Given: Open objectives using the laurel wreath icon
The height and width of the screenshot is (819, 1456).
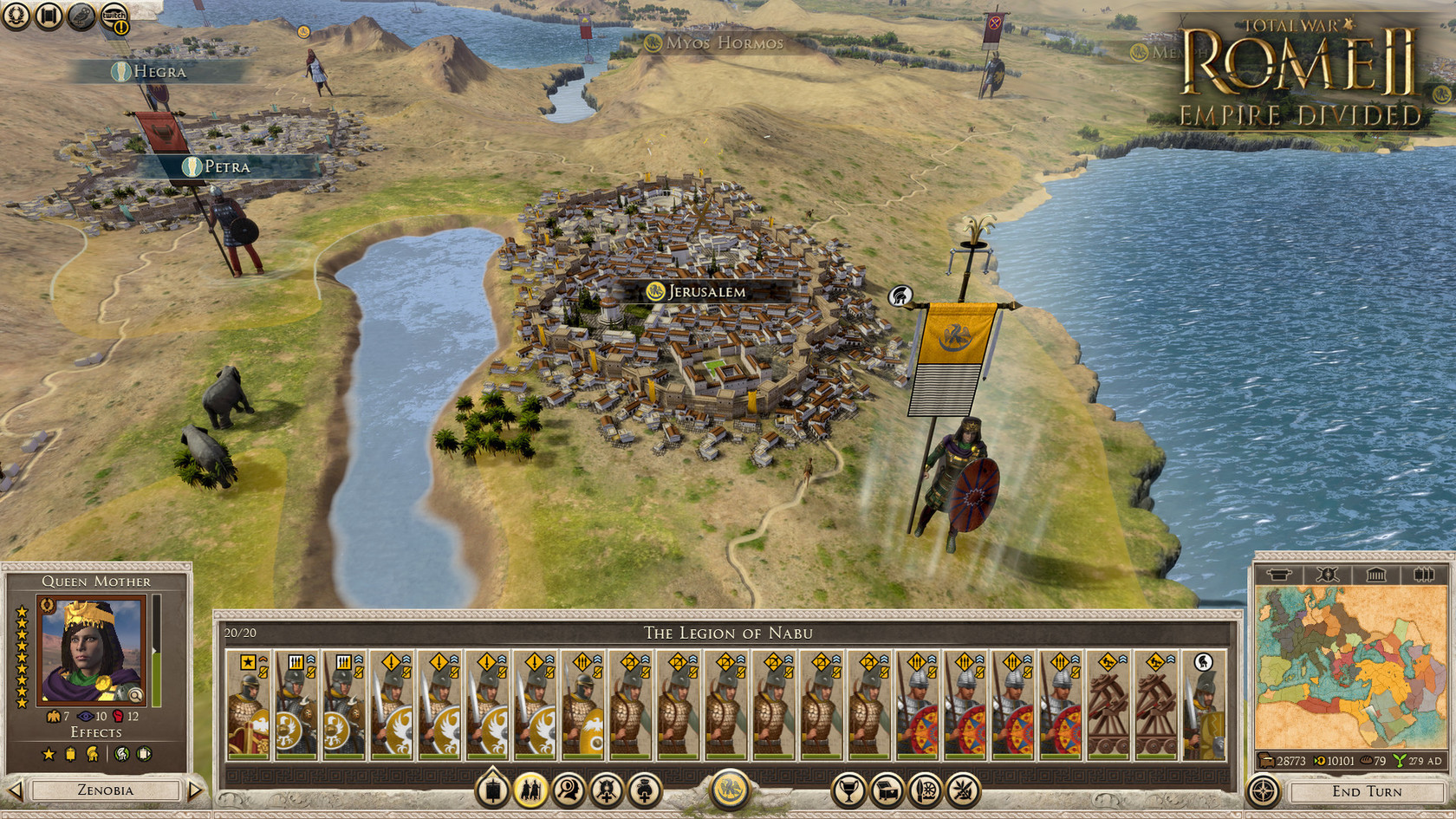Looking at the screenshot, I should coord(16,16).
